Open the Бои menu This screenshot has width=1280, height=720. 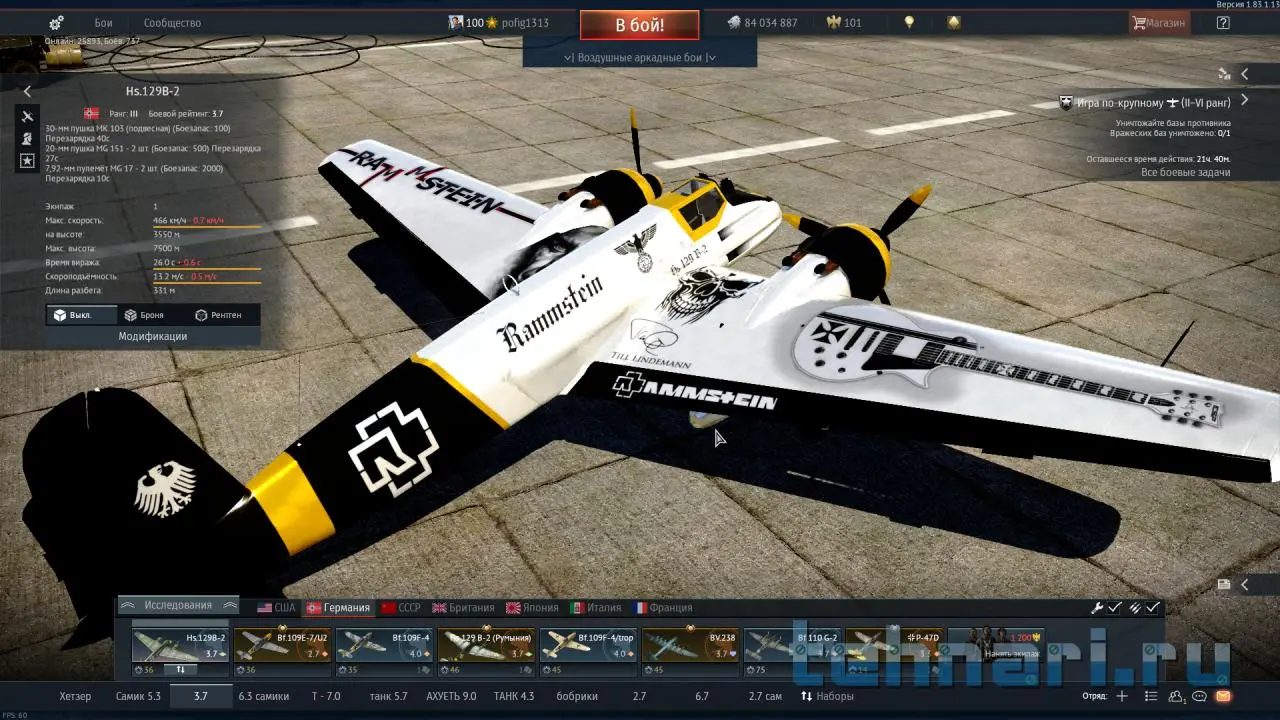point(103,23)
